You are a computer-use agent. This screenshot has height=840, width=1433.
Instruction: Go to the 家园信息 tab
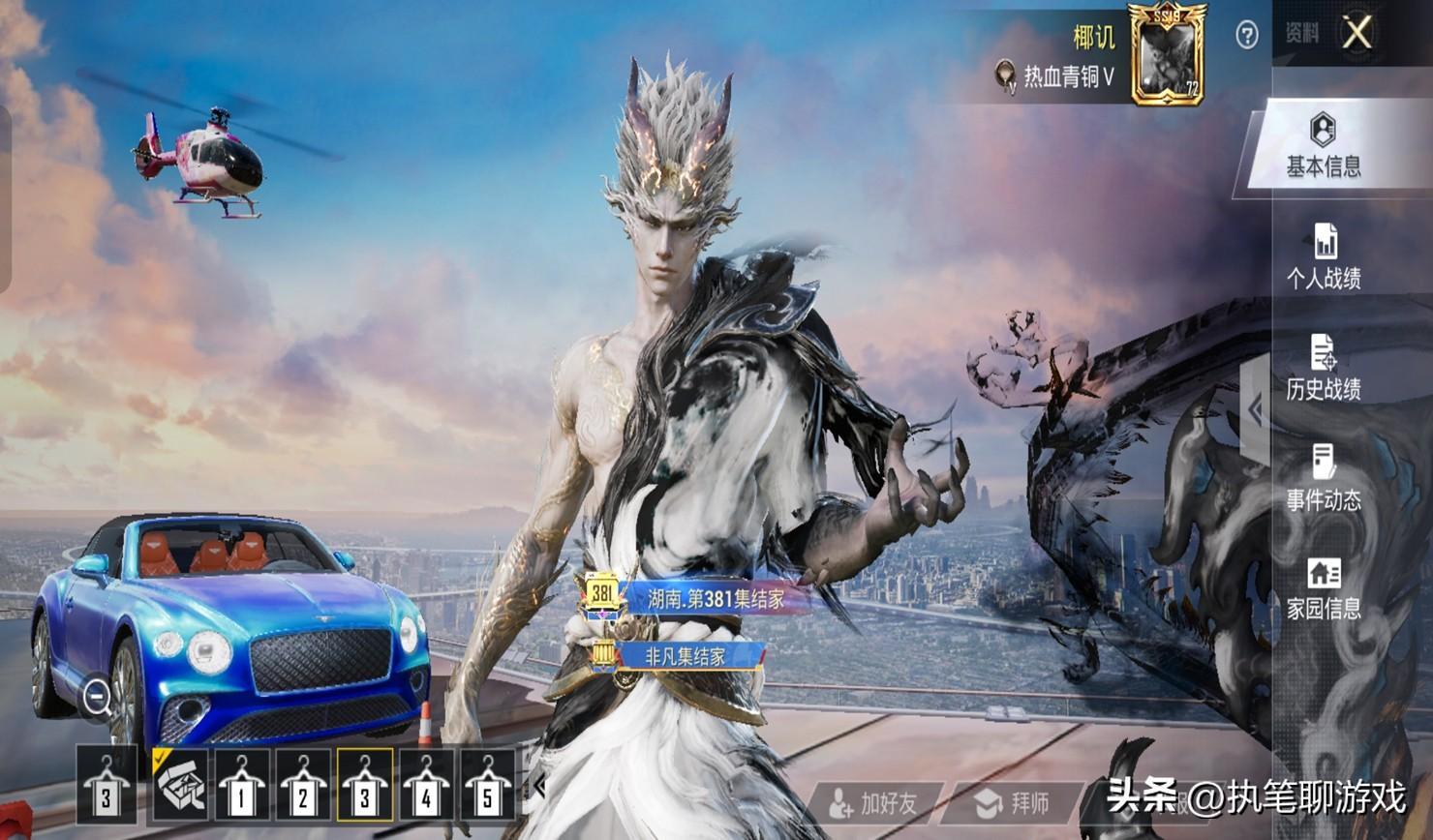click(x=1323, y=588)
